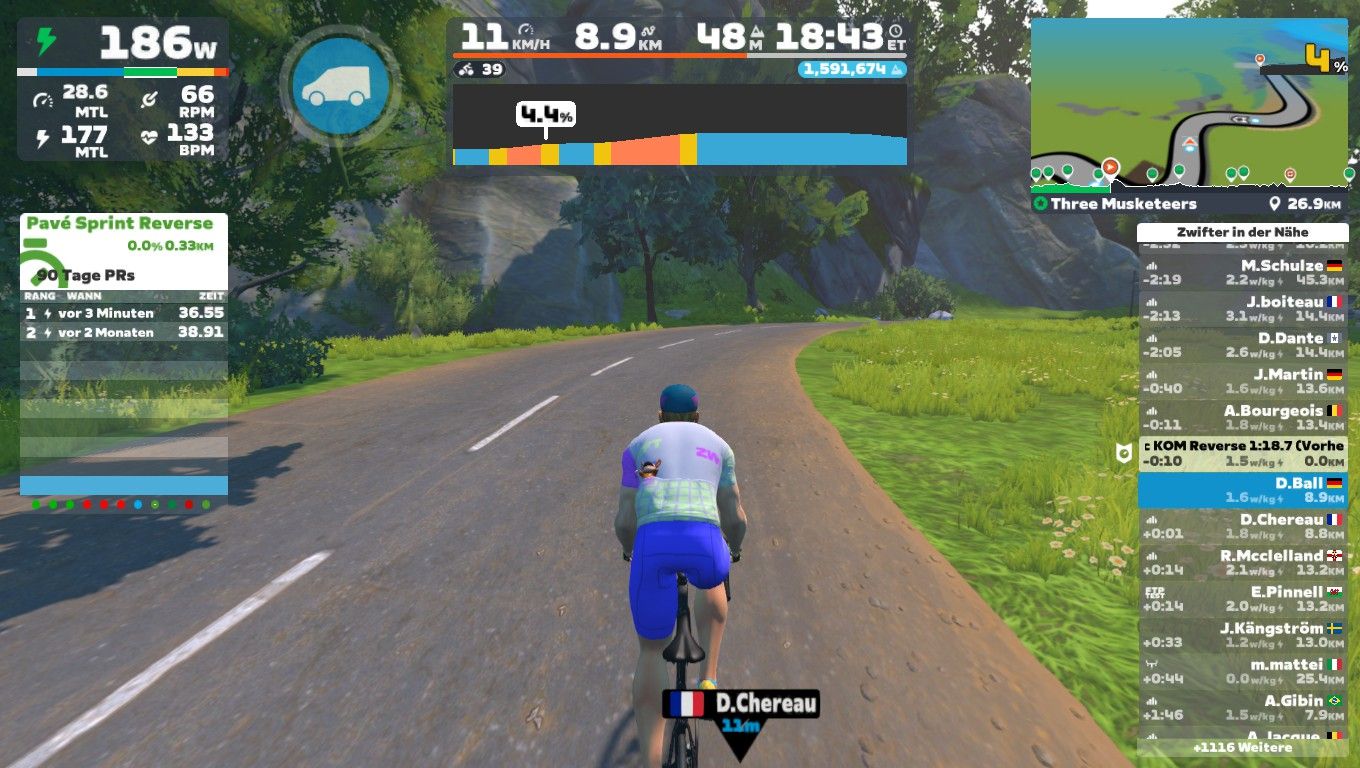Click the elevation profile graph

click(679, 125)
